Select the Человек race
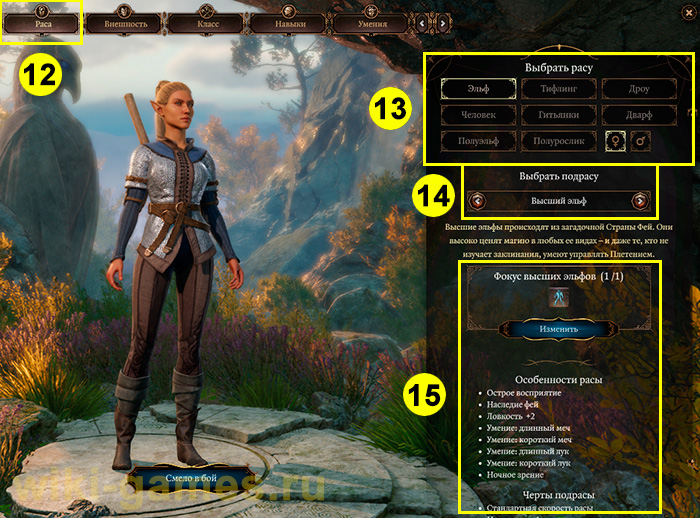Viewport: 700px width, 518px height. click(x=478, y=115)
